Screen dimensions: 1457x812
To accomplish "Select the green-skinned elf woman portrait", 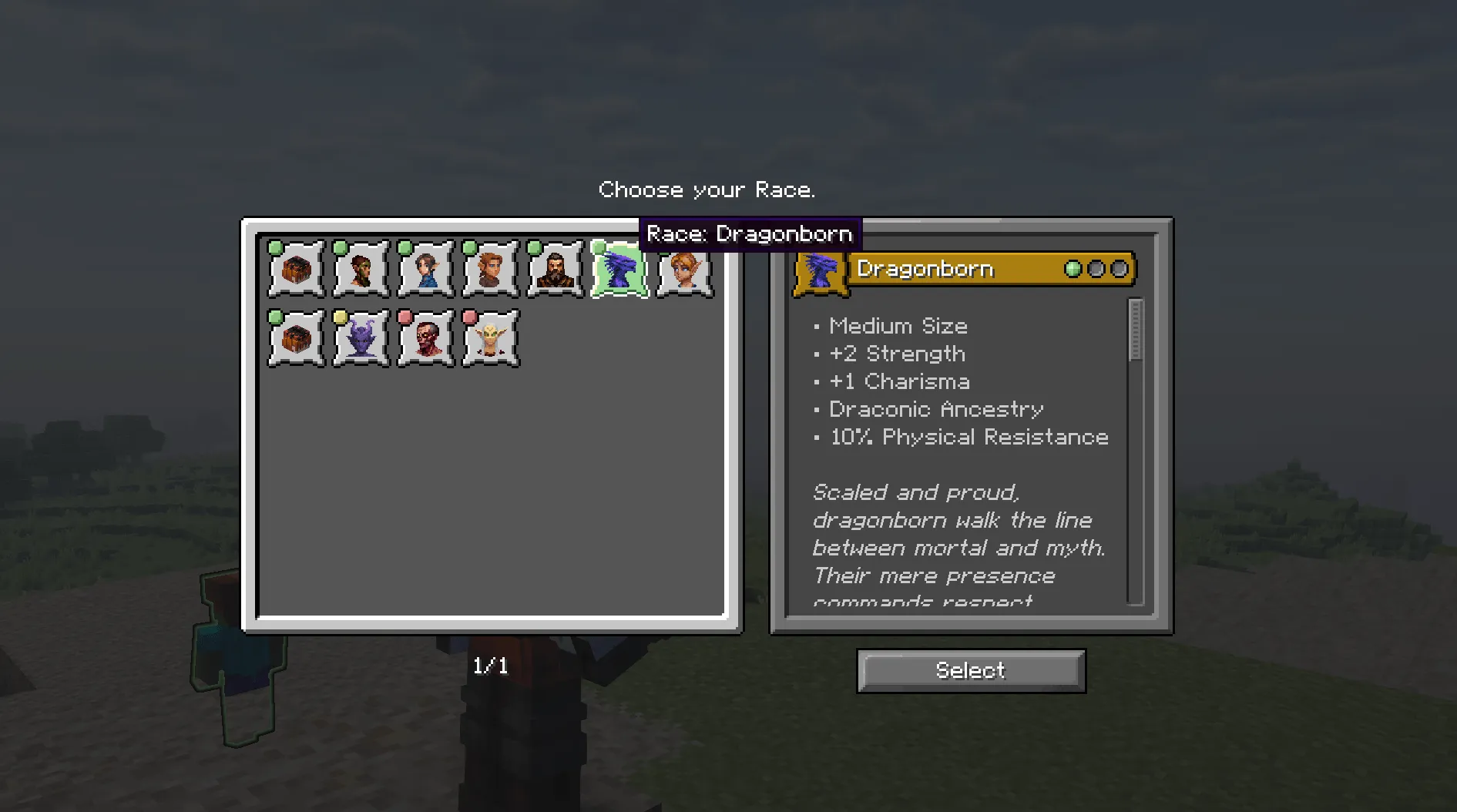I will pyautogui.click(x=360, y=270).
